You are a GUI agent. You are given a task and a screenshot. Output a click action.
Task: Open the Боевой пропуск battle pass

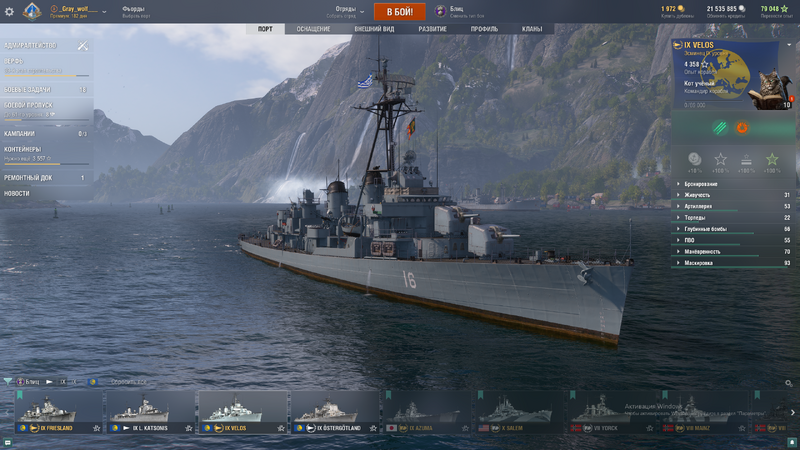click(30, 107)
